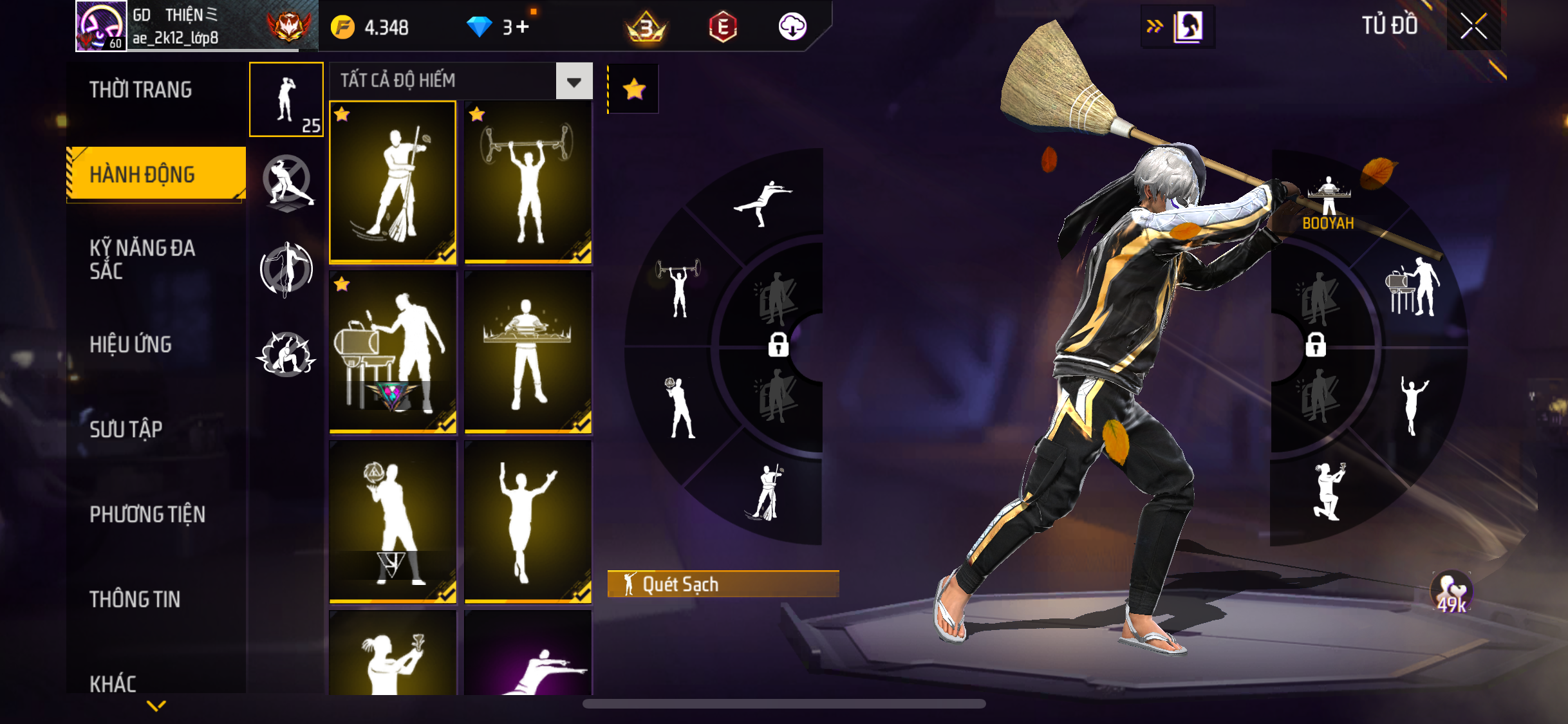Screen dimensions: 1568x724
Task: Click the red E badge icon
Action: coord(723,27)
